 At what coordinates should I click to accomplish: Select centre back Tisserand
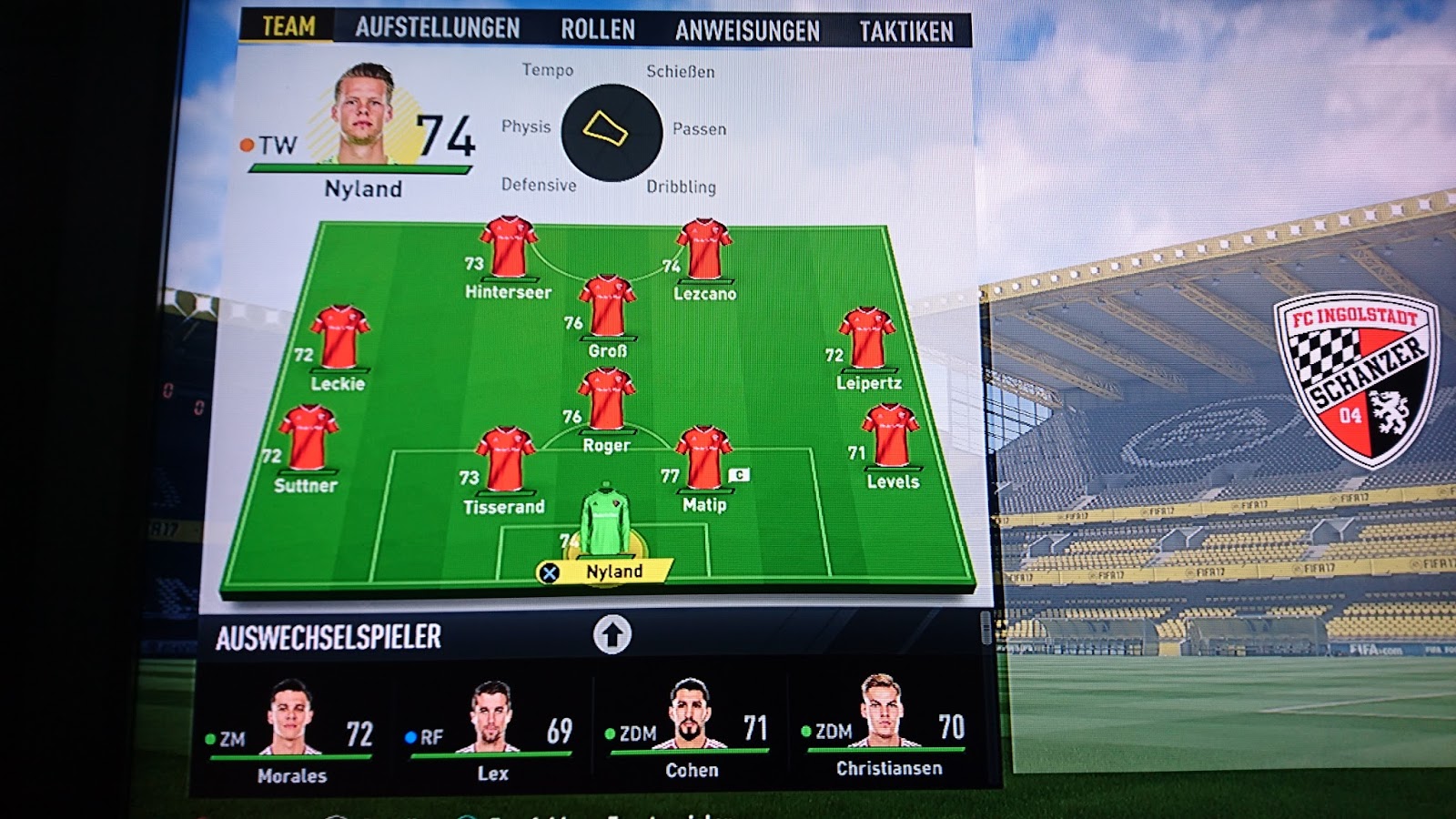coord(505,461)
